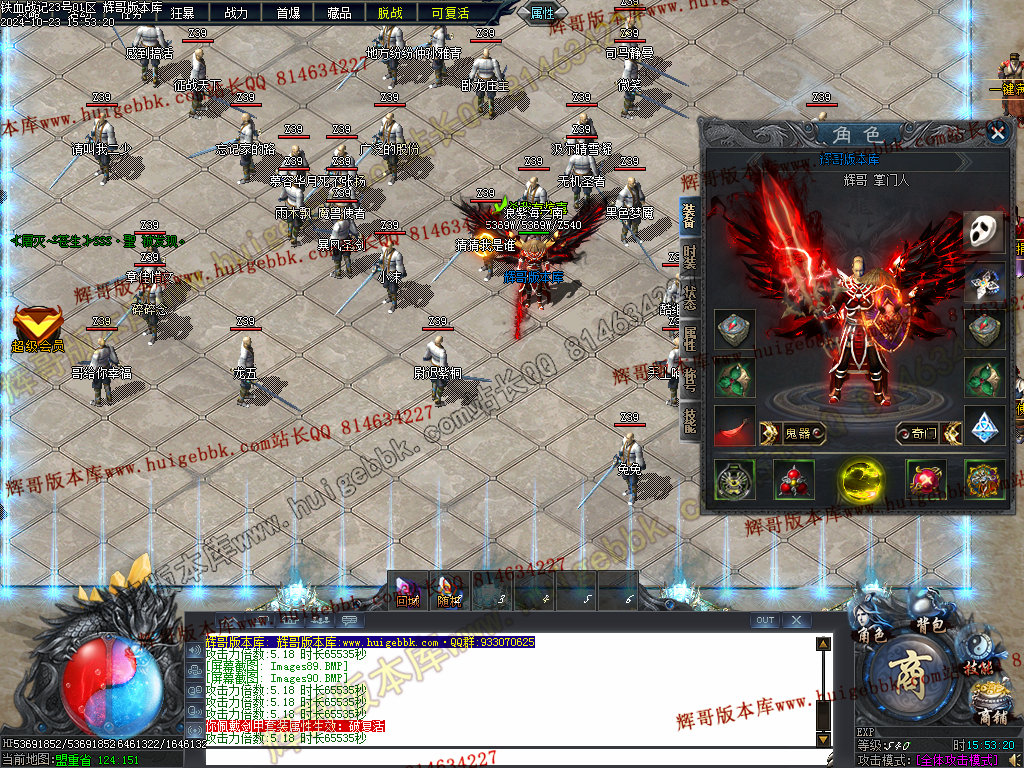
Task: Select the 技能 skills tab
Action: 690,420
